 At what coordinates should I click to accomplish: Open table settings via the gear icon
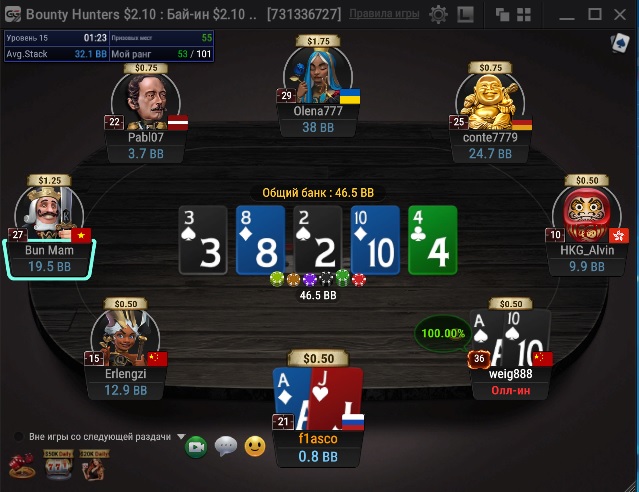[438, 15]
